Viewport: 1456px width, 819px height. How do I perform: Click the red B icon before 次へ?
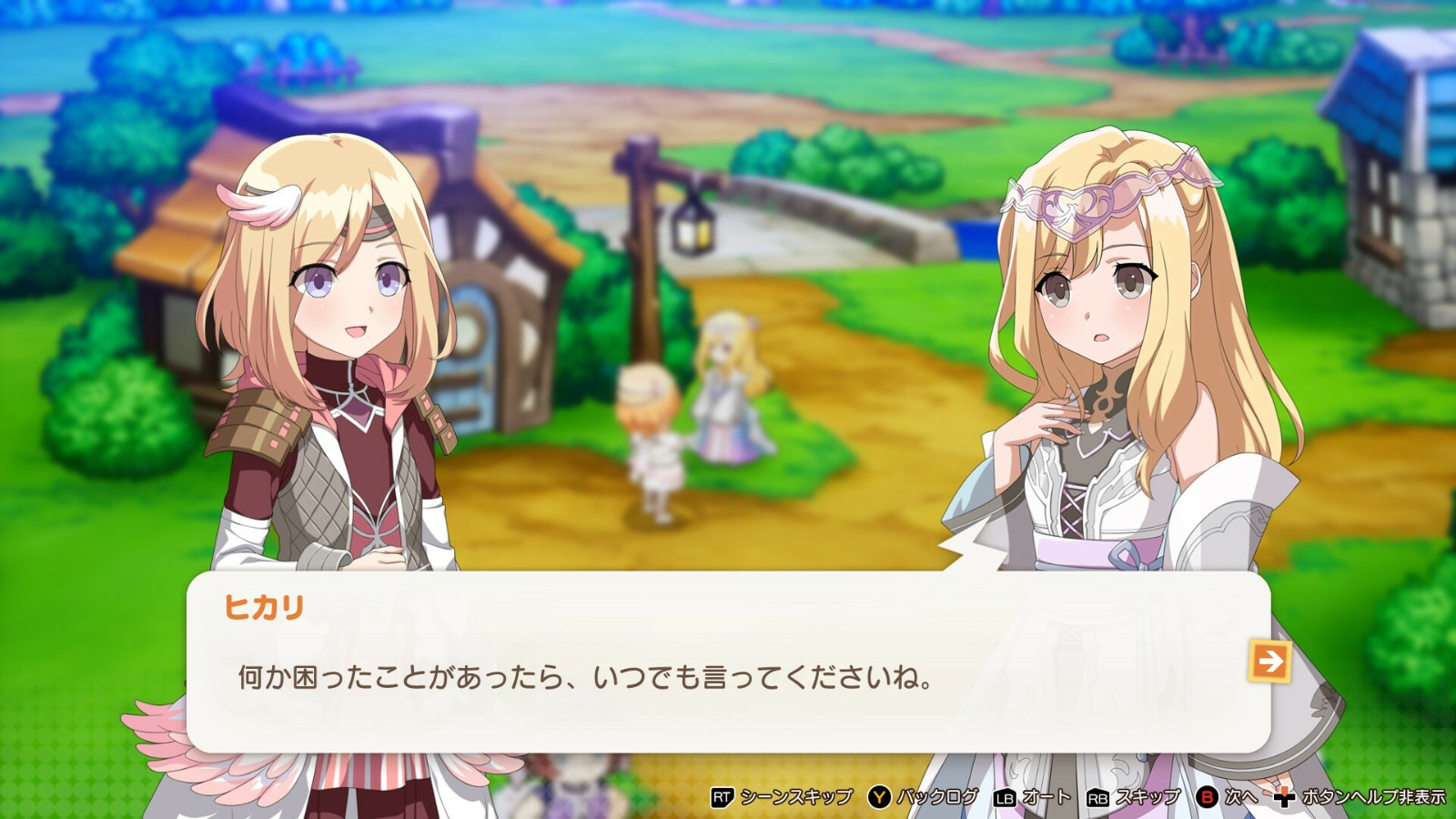[x=1209, y=794]
